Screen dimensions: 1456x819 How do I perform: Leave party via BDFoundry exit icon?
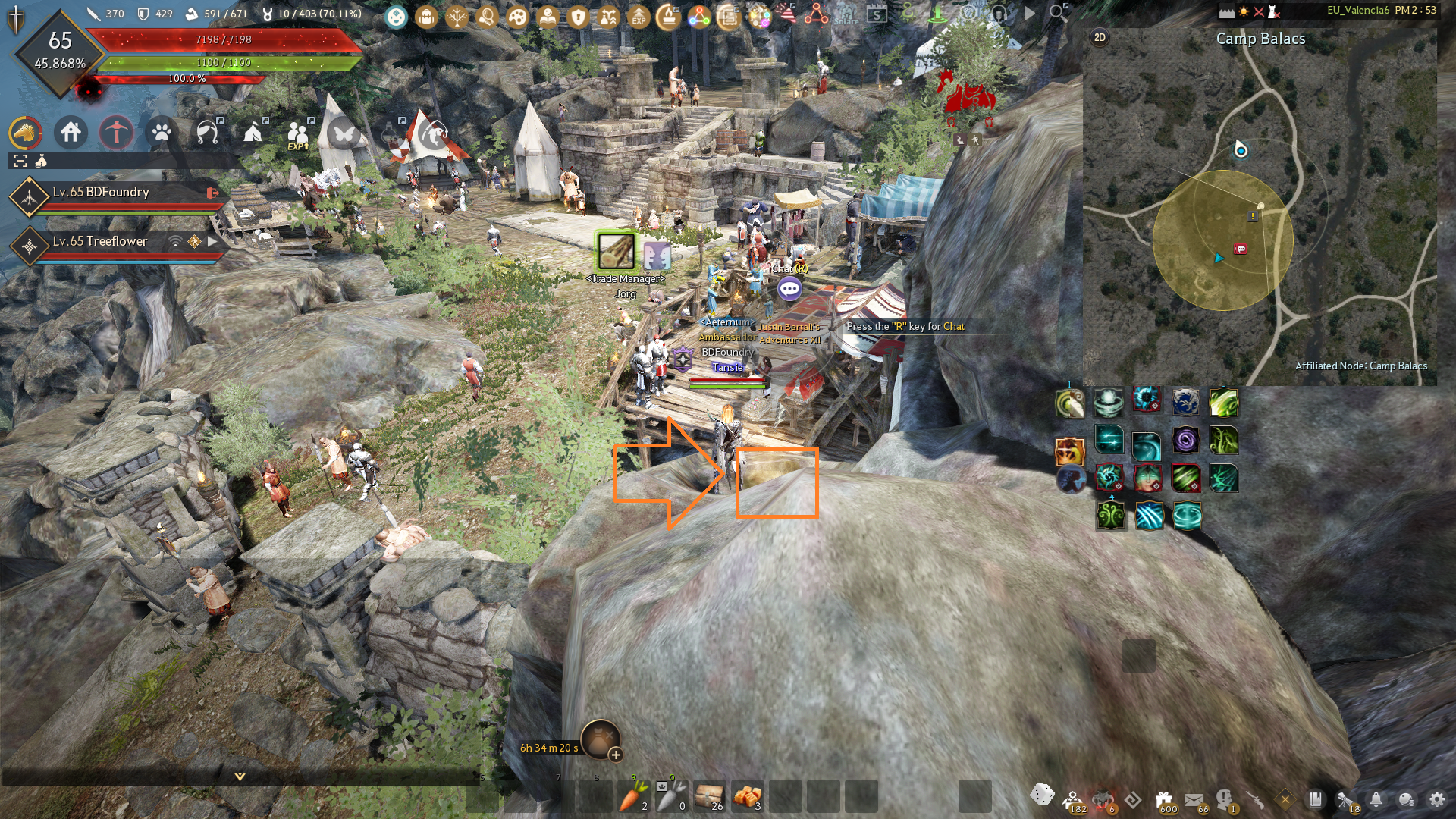[212, 193]
